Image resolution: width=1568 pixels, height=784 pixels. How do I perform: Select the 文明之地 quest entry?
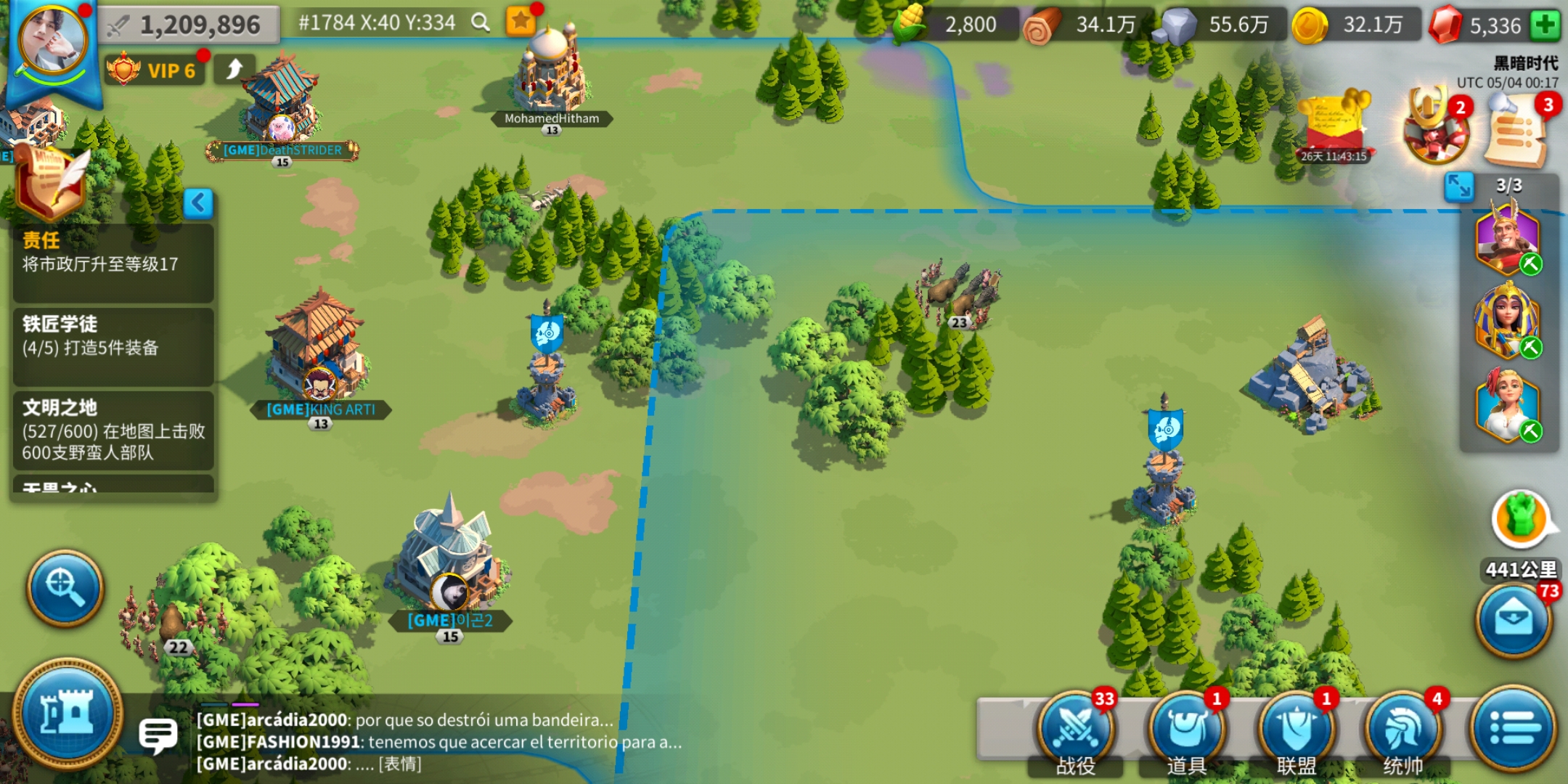[x=113, y=430]
